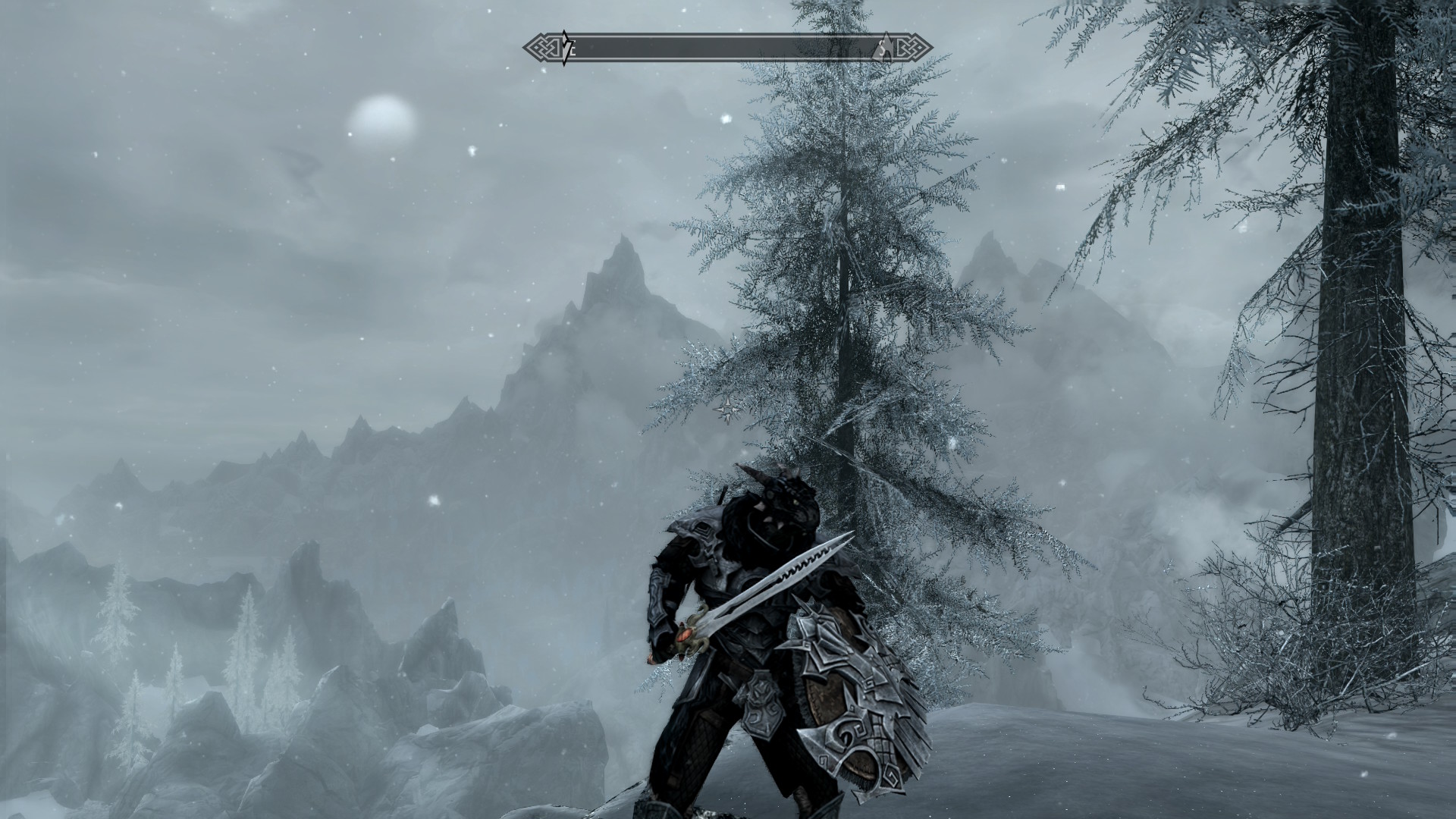Viewport: 1456px width, 819px height.
Task: Click the quest arrow marker on the compass
Action: pyautogui.click(x=565, y=49)
